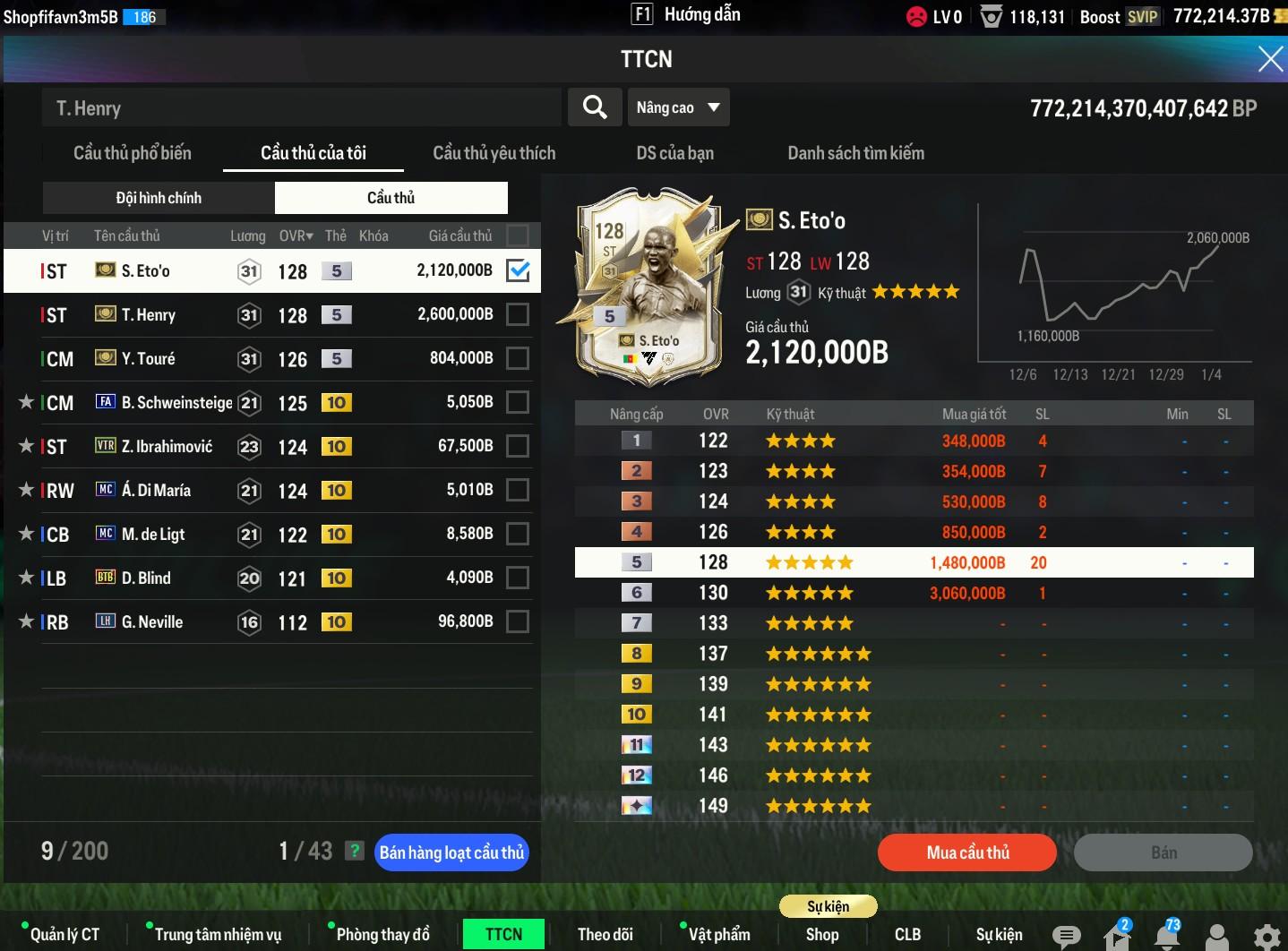Go to Danh sách tìm kiếm tab
The image size is (1288, 951).
pyautogui.click(x=855, y=153)
